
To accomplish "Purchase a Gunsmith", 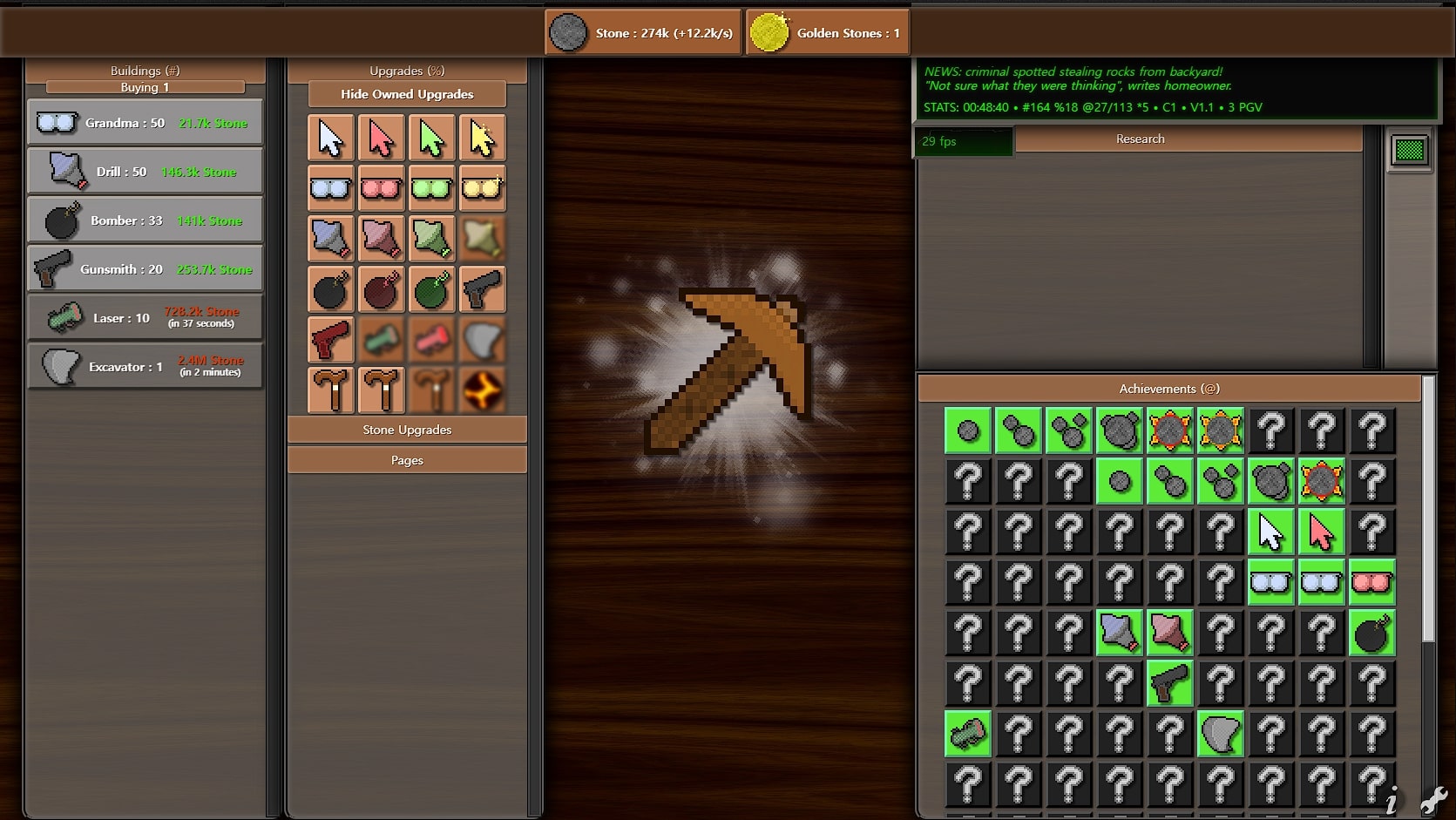I will click(x=145, y=269).
